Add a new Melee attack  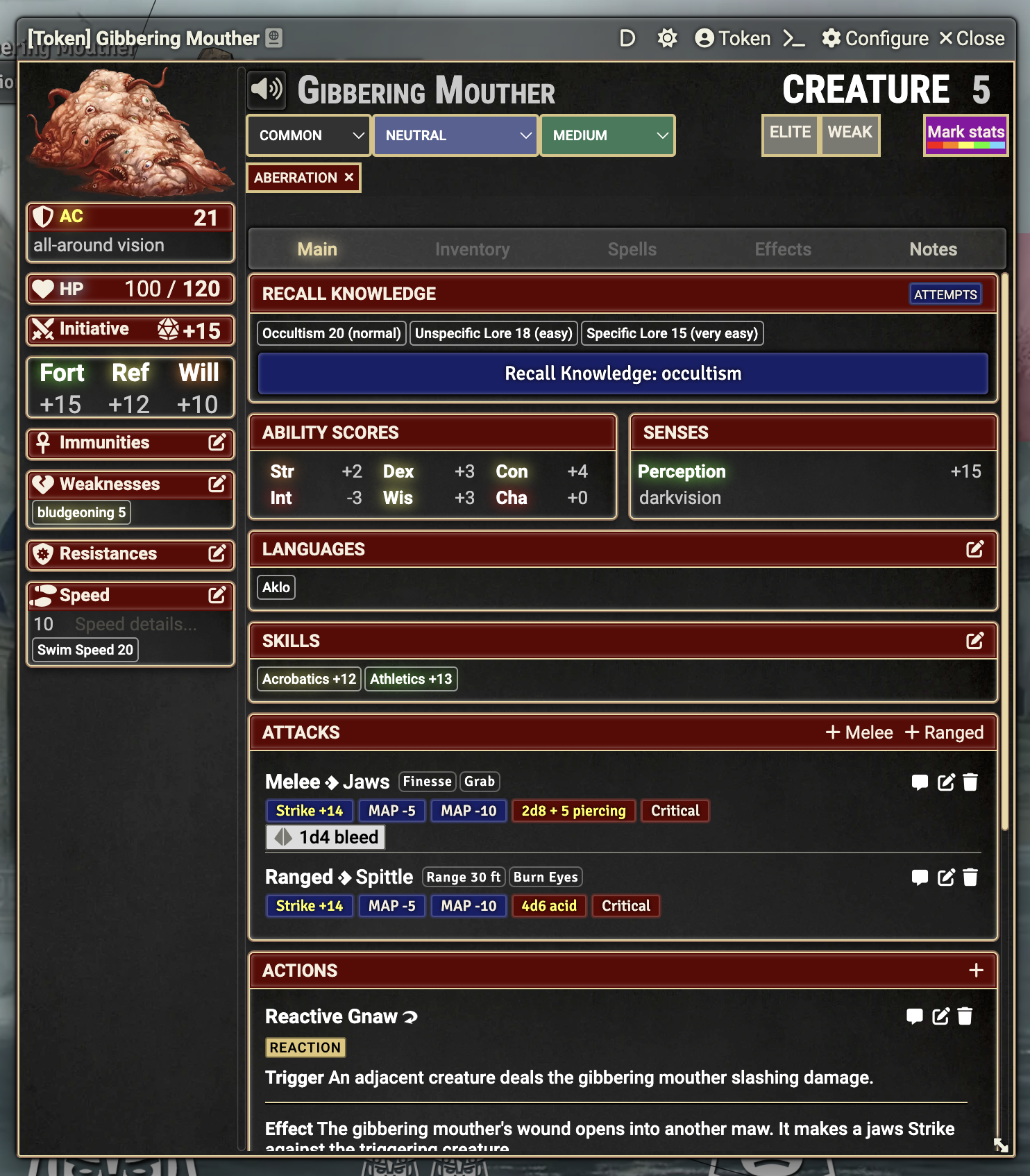coord(859,732)
